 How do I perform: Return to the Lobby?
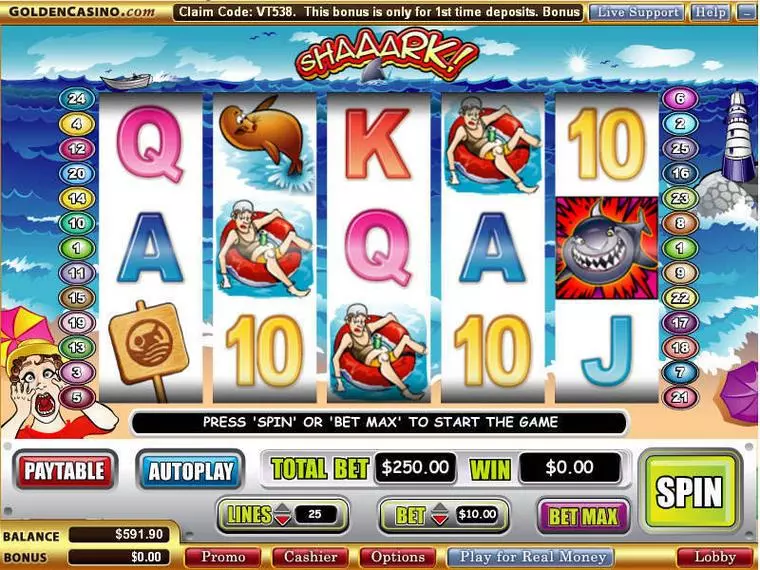click(x=714, y=557)
